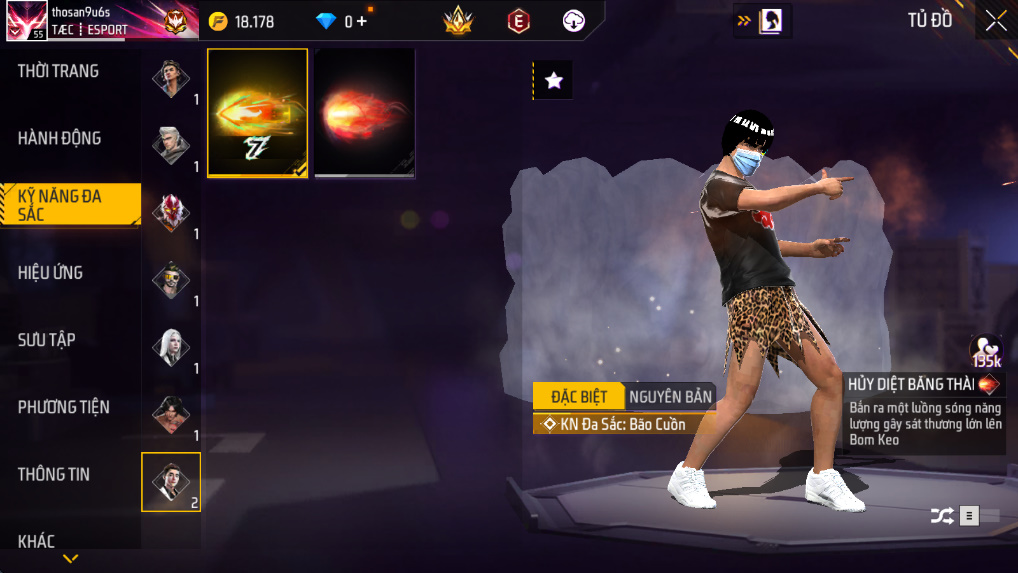Open the THÔNG TIN category
Screen dimensions: 1018x573
(54, 474)
